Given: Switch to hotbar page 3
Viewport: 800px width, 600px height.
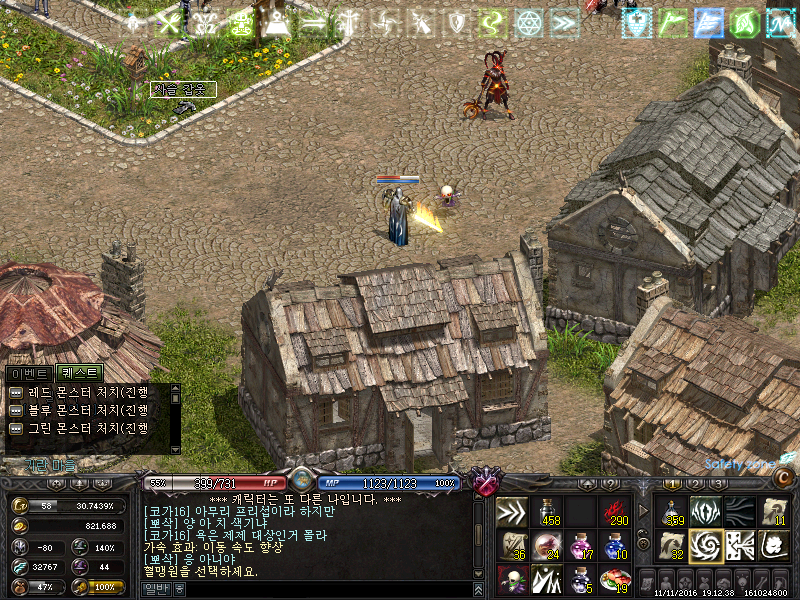Looking at the screenshot, I should (x=718, y=483).
